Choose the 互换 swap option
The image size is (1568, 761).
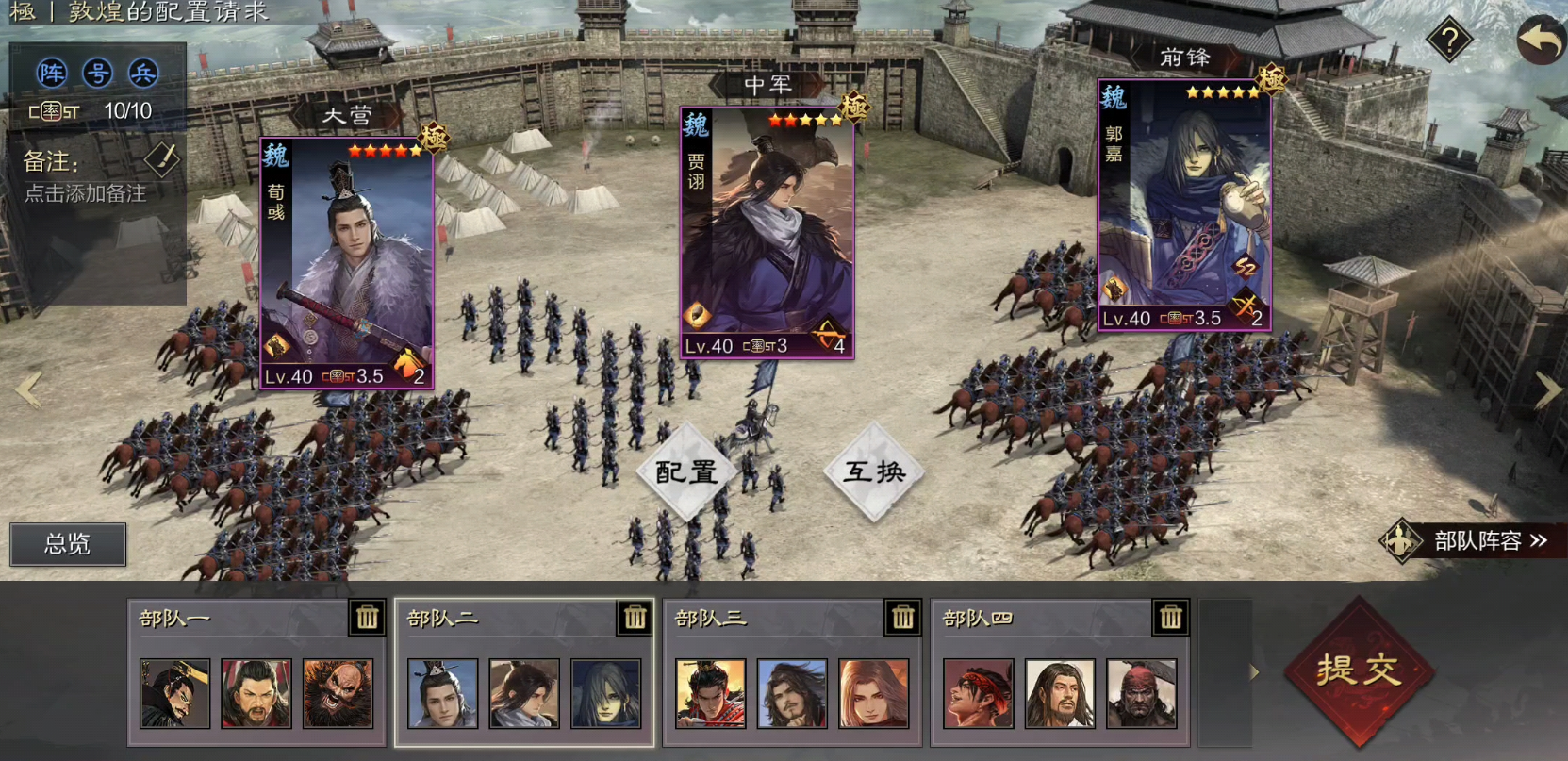[874, 471]
